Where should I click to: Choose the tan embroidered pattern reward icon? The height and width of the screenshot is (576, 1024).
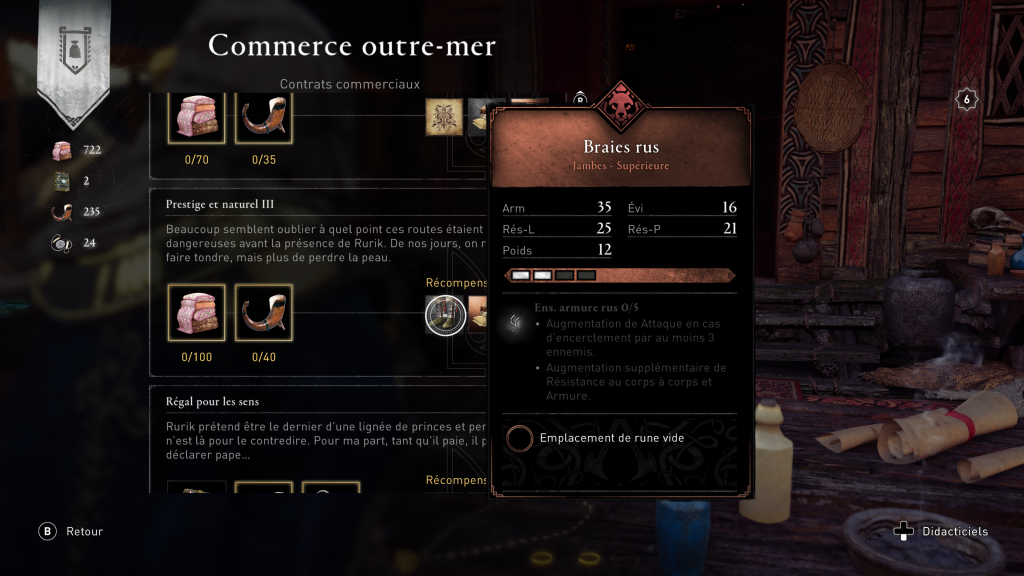[443, 116]
